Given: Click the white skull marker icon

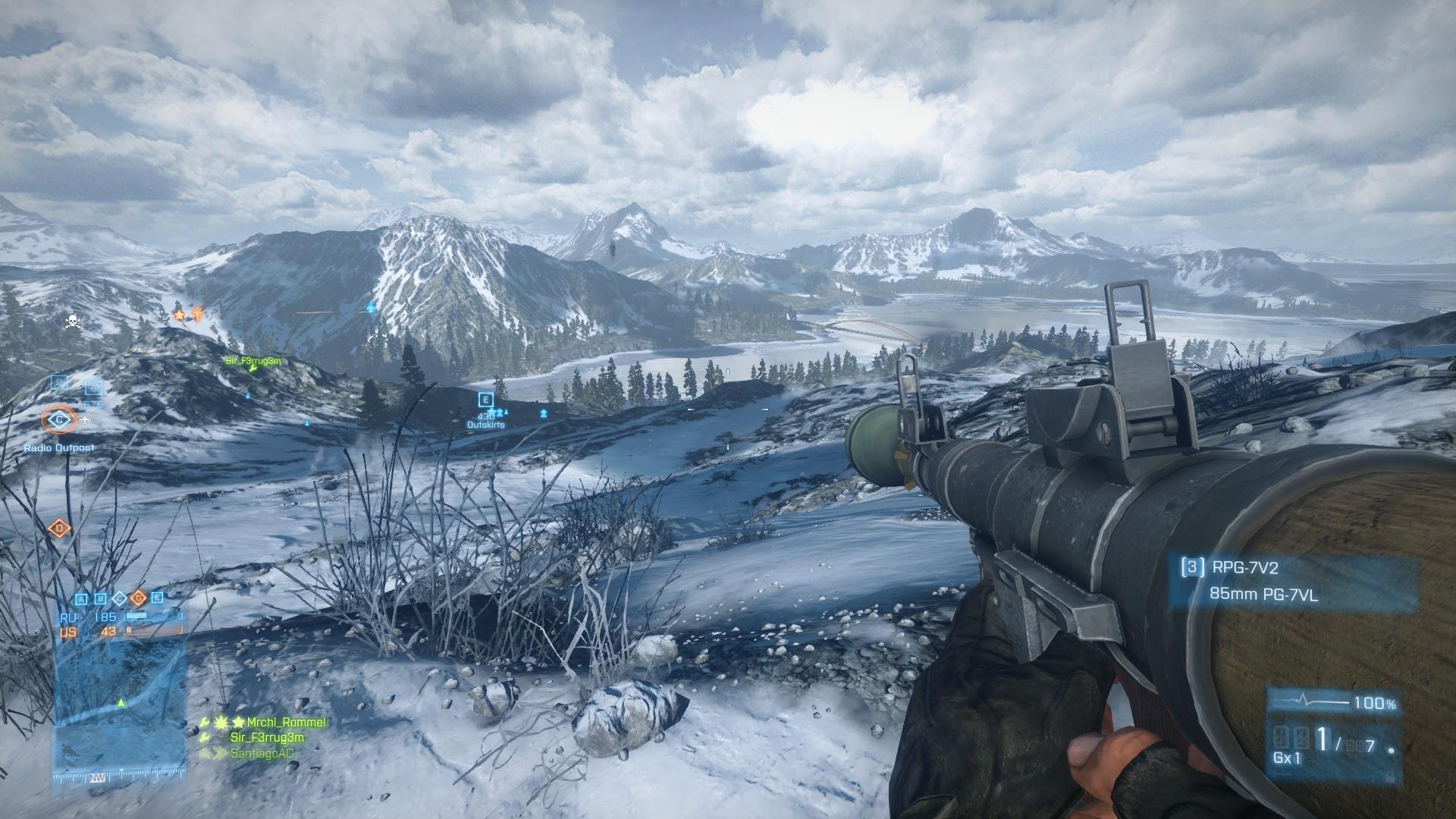Looking at the screenshot, I should point(73,322).
